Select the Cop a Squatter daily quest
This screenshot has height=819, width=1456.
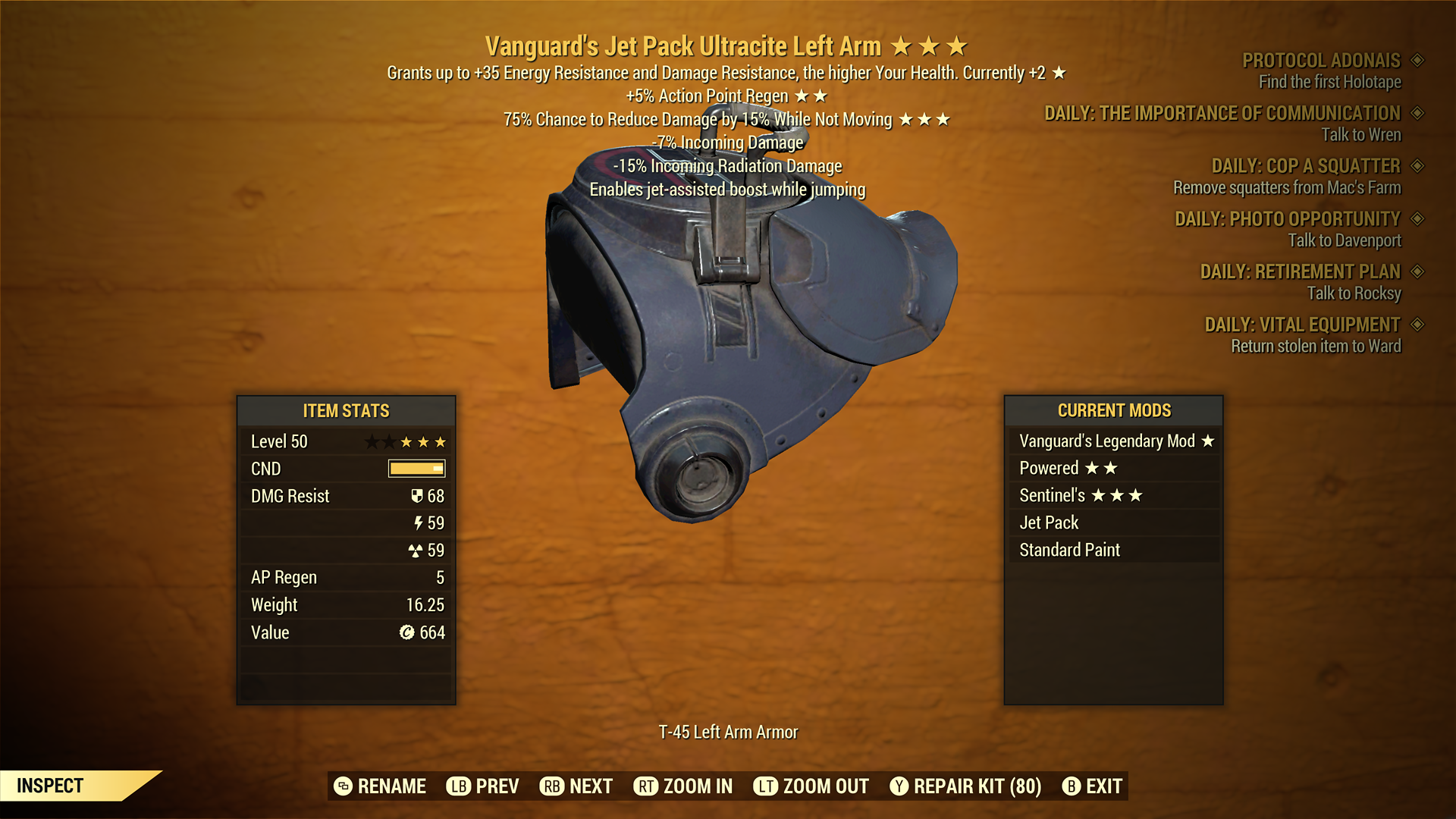click(x=1305, y=166)
